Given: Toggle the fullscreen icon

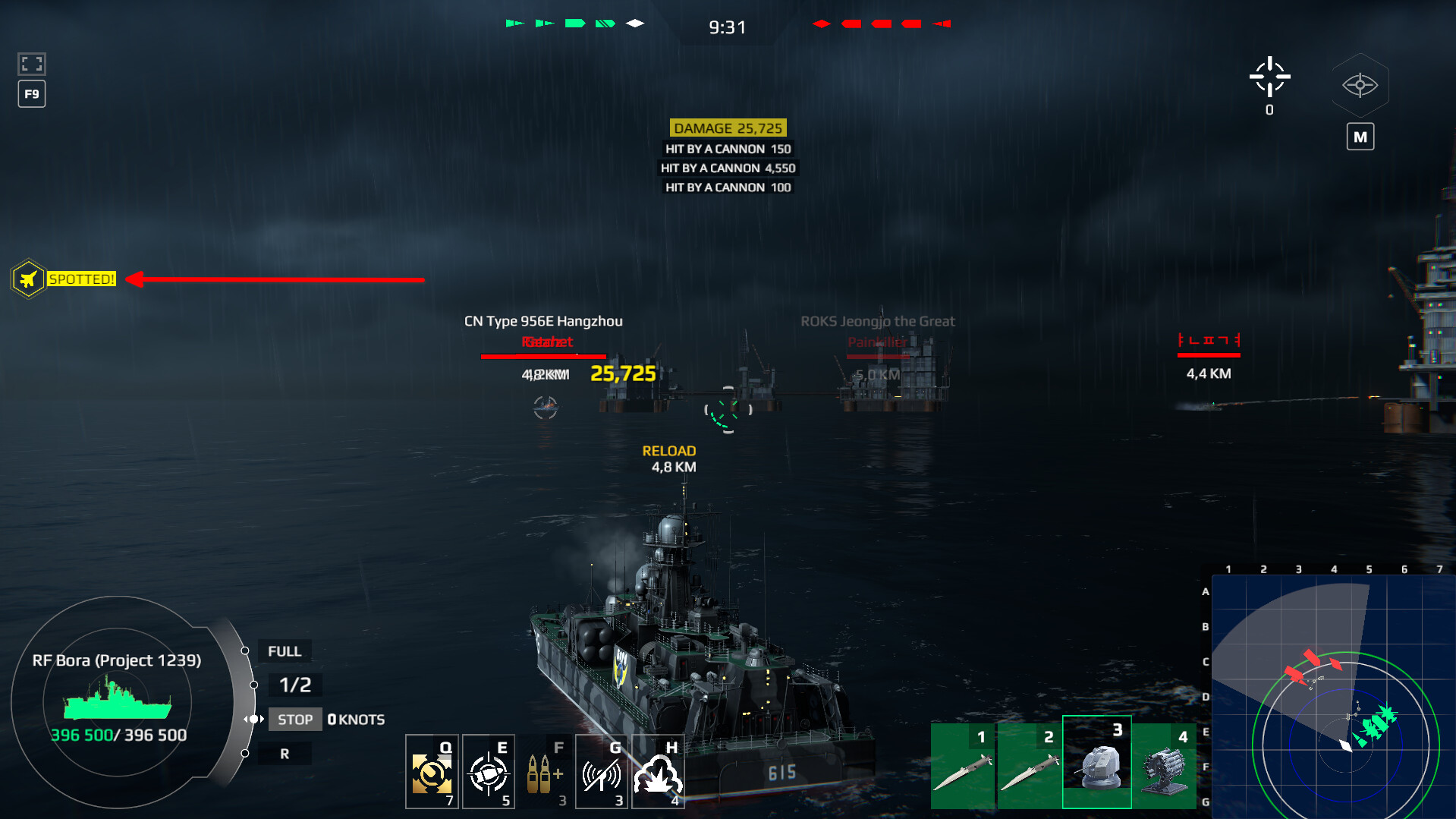Looking at the screenshot, I should (x=32, y=64).
